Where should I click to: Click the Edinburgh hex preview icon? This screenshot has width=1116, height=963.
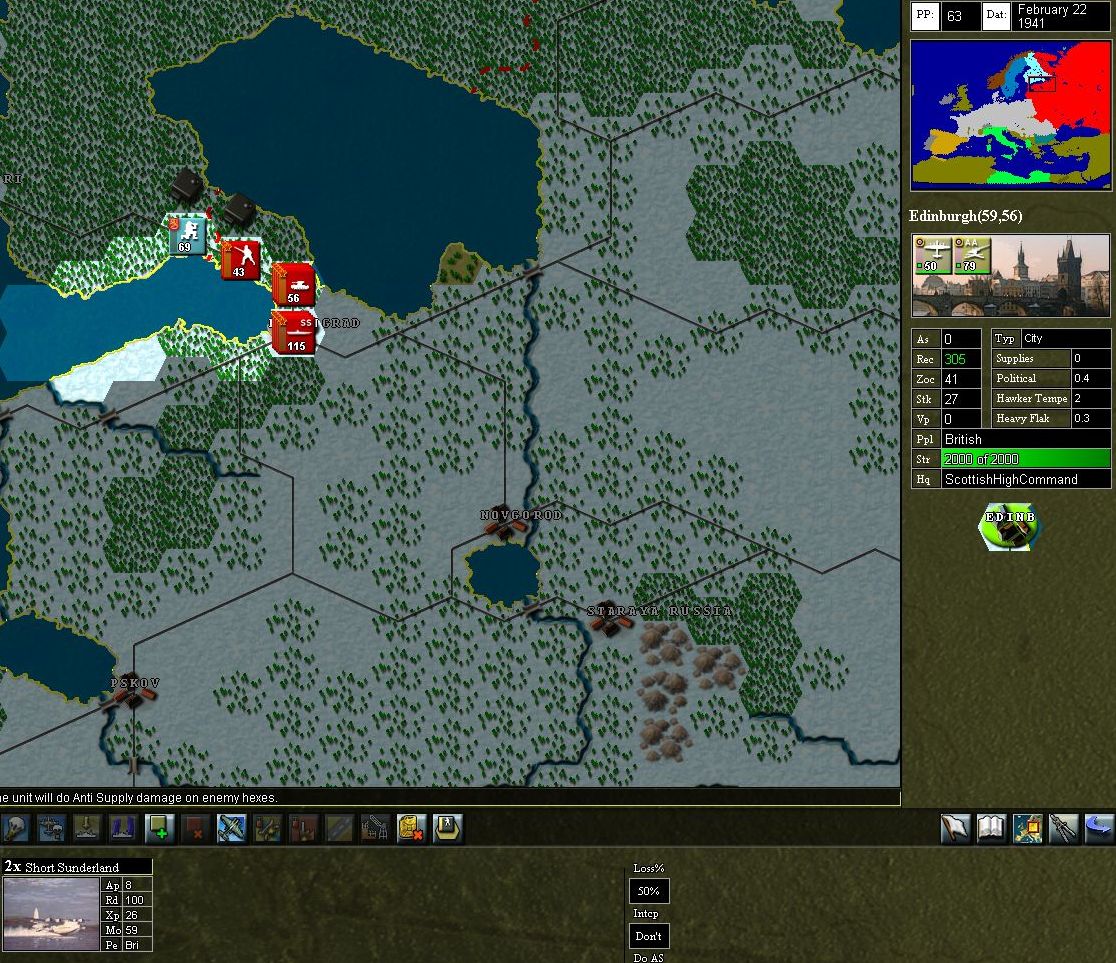1010,528
